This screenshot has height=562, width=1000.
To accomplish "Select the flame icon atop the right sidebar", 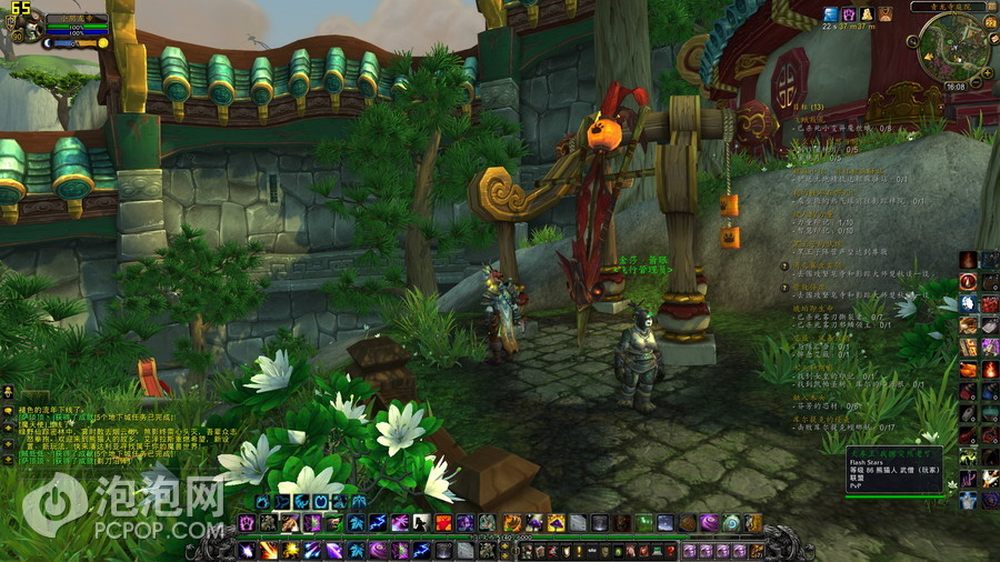I will coord(968,260).
